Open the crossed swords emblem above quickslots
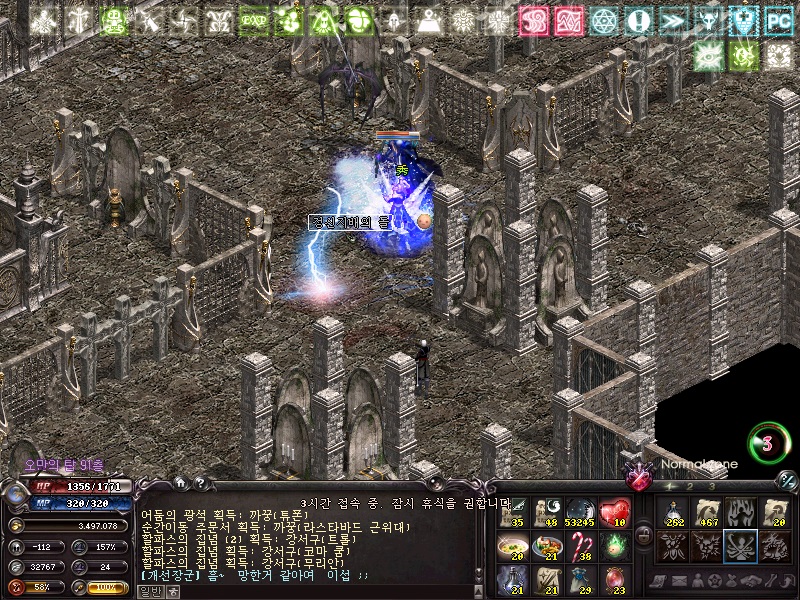800x600 pixels. click(x=637, y=479)
